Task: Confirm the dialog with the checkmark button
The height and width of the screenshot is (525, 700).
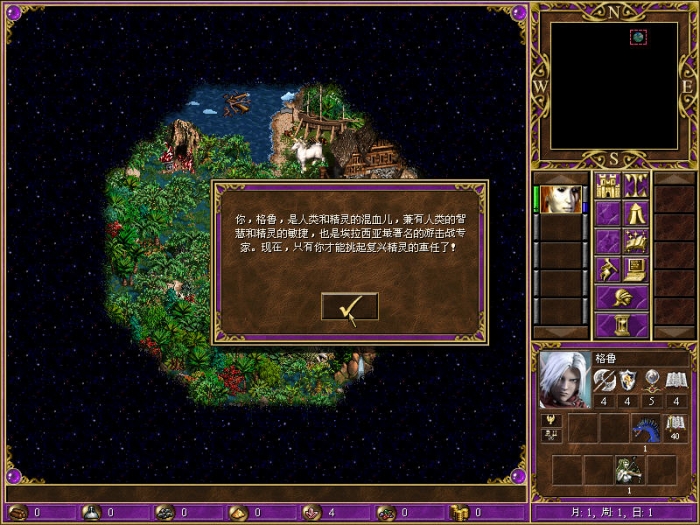Action: click(x=349, y=308)
